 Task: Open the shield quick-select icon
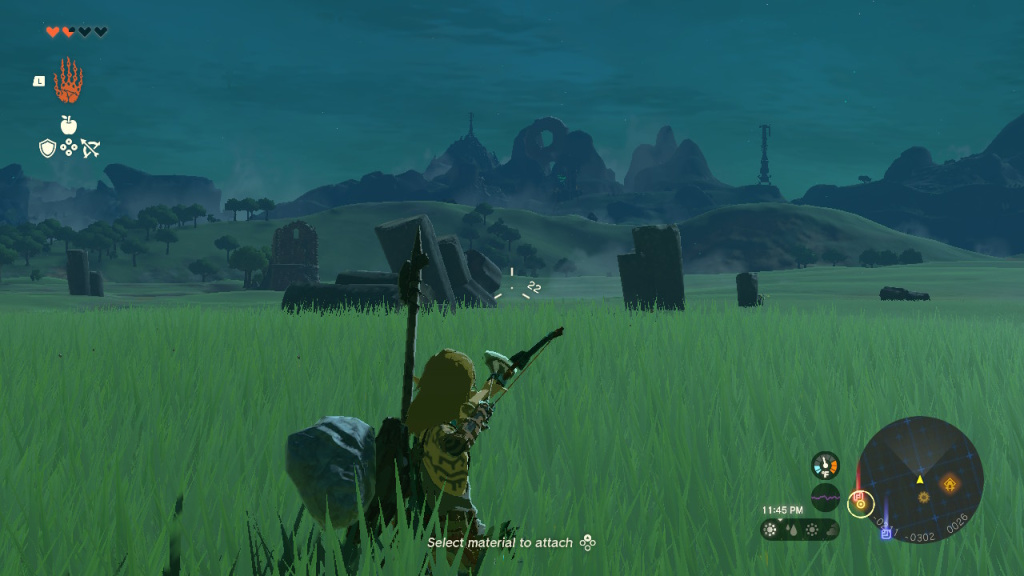click(47, 148)
